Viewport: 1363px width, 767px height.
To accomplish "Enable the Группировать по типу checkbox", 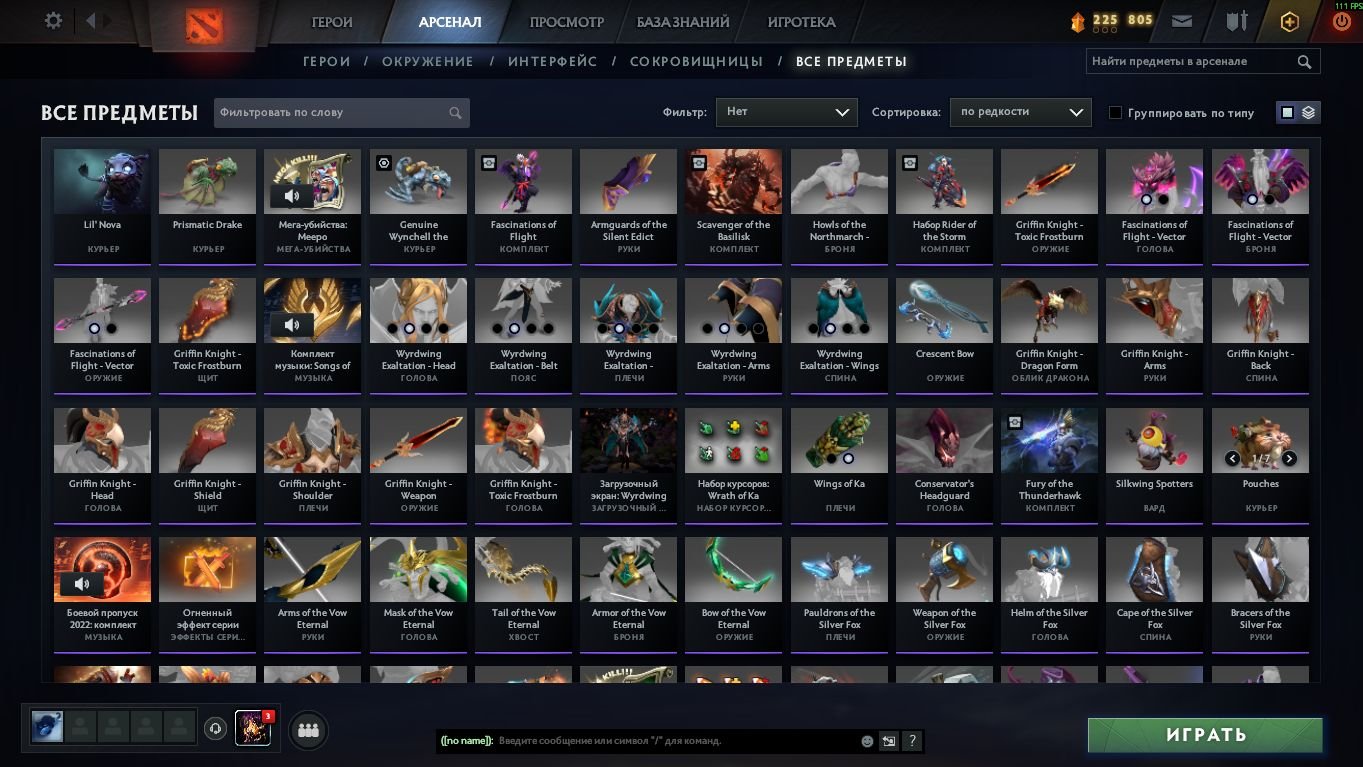I will tap(1115, 112).
